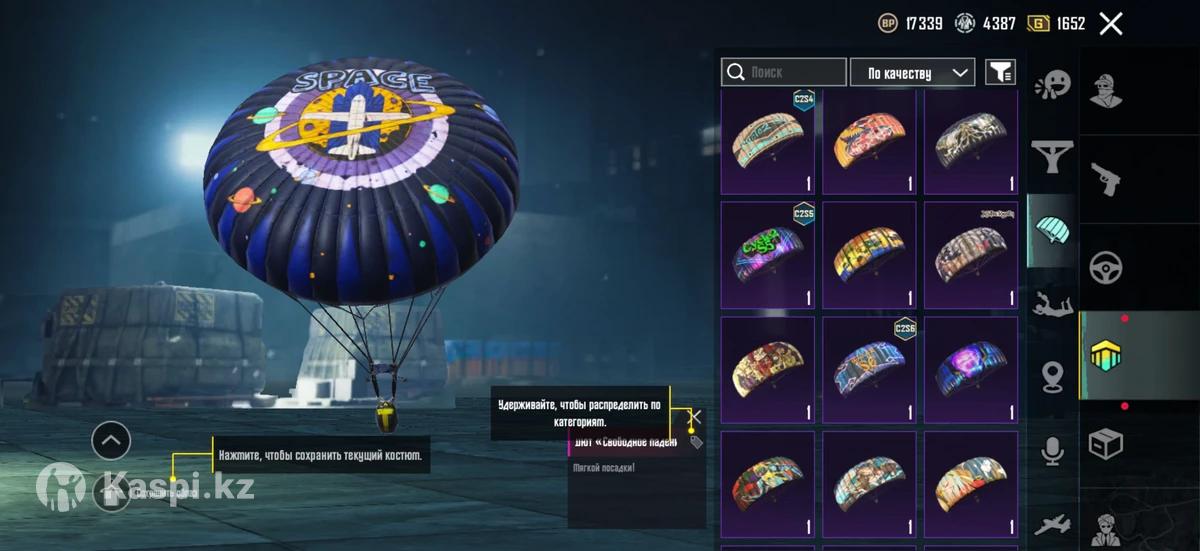Screen dimensions: 1200x551
Task: Close the inventory screen with the X
Action: pyautogui.click(x=1111, y=24)
